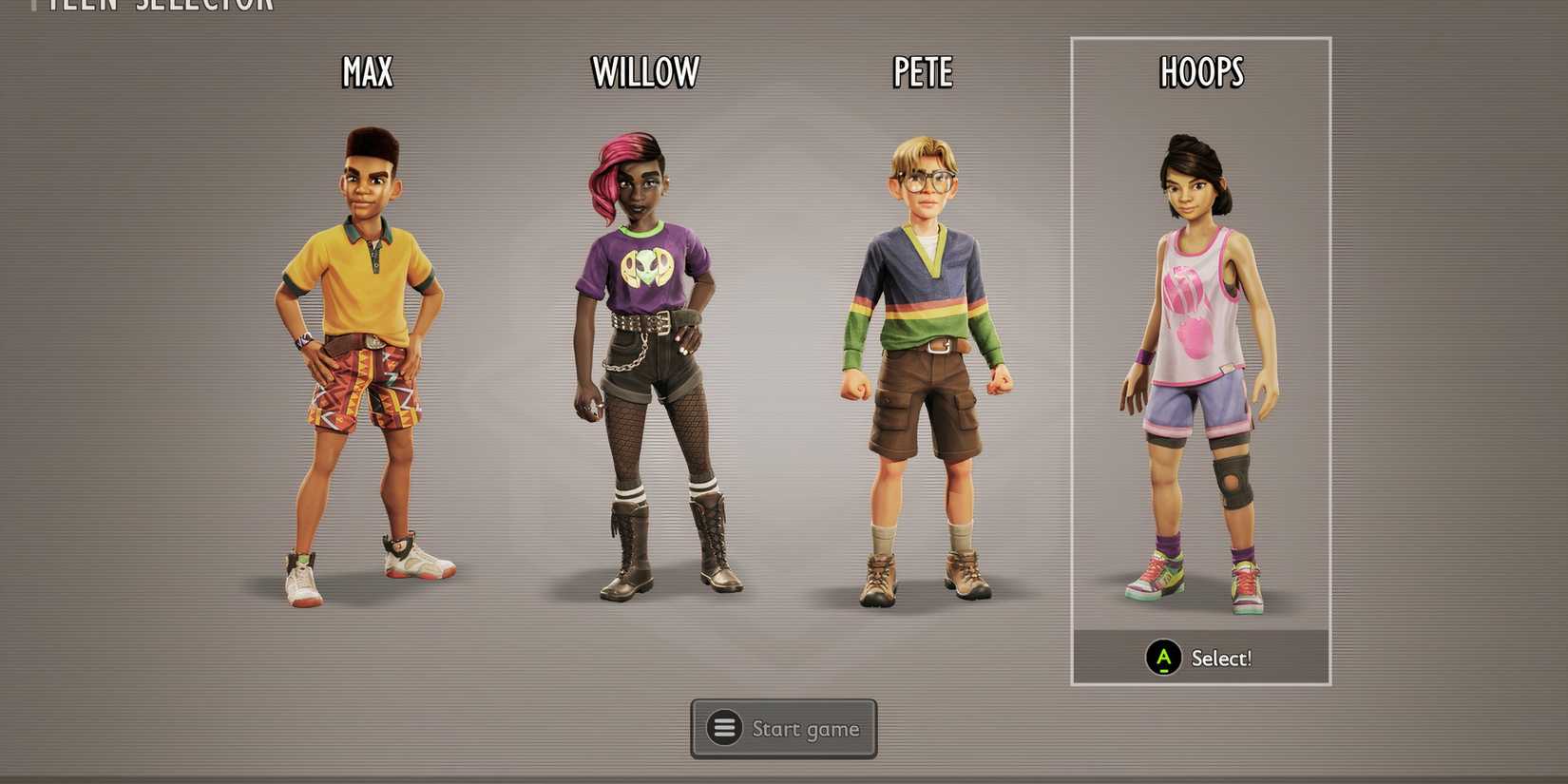This screenshot has width=1568, height=784.
Task: Click the WILLOW name label
Action: point(645,68)
